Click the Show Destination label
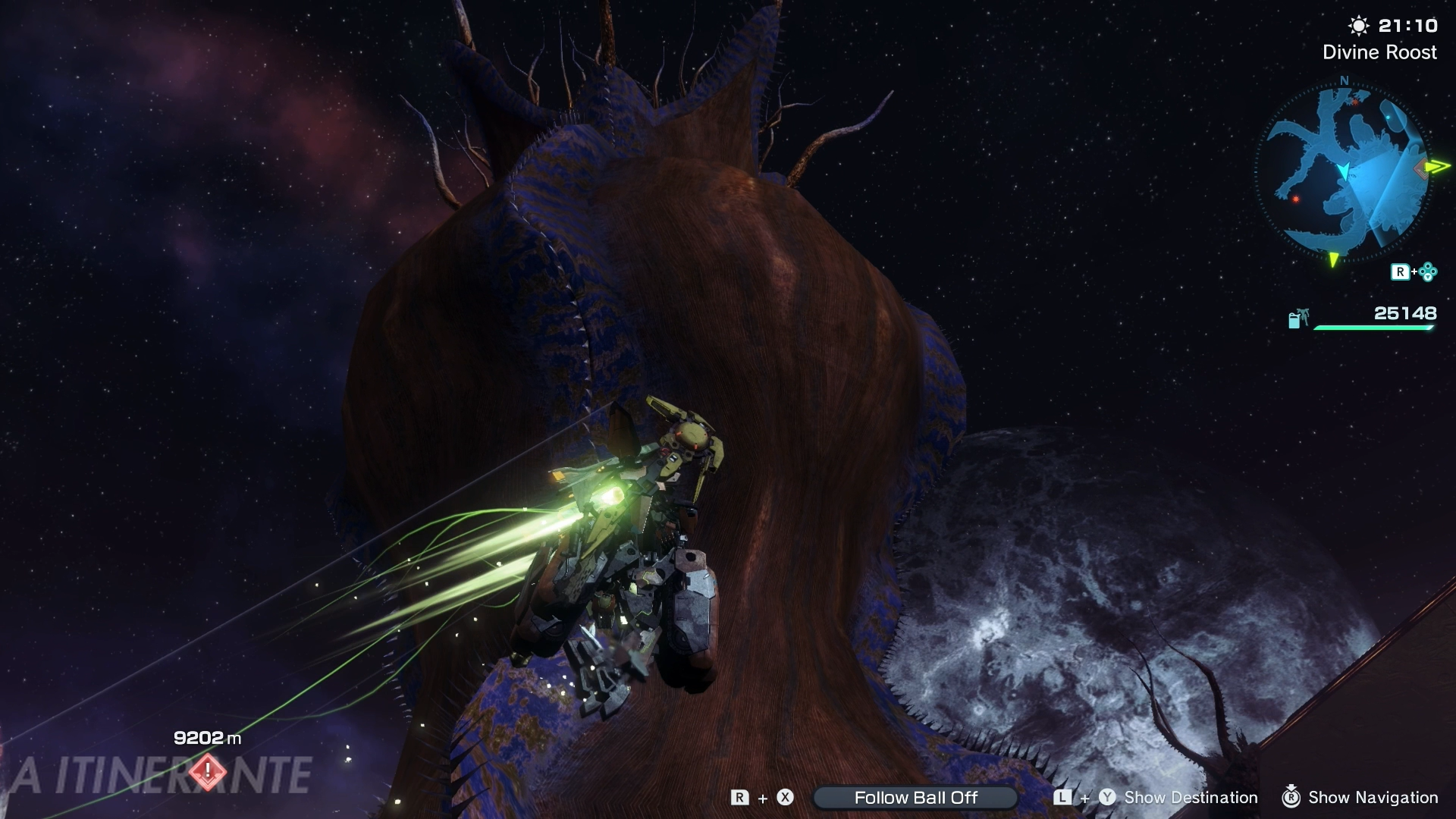Screen dimensions: 1456x819 (1191, 797)
